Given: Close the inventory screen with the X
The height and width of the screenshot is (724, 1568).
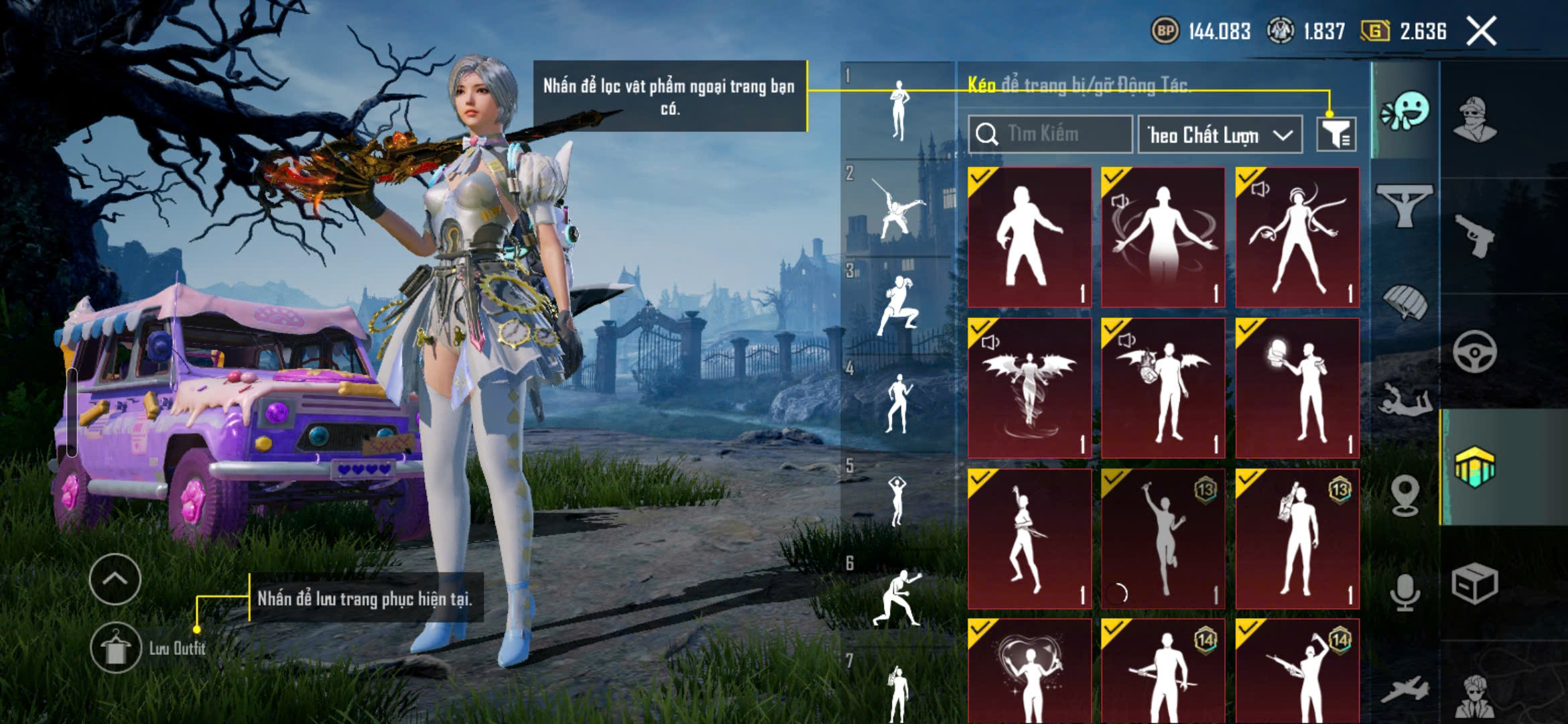Looking at the screenshot, I should (1482, 32).
